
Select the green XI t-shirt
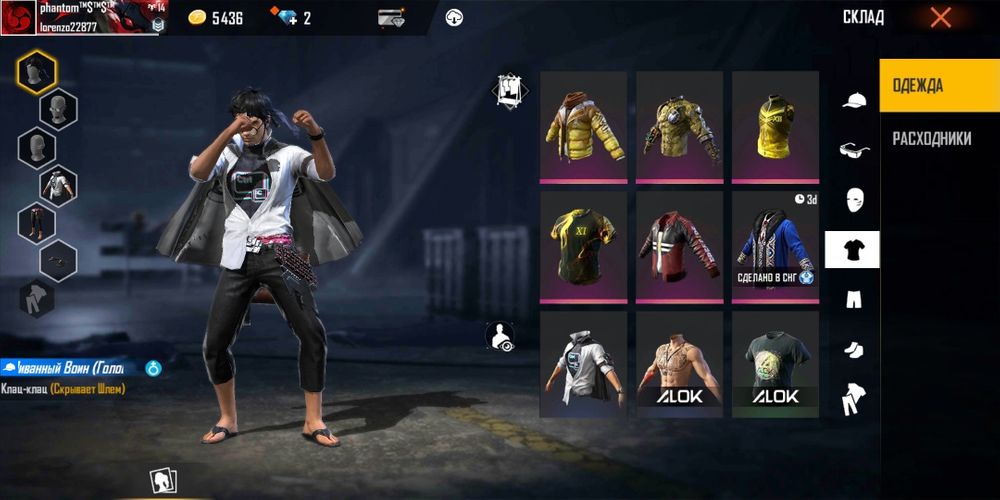583,246
